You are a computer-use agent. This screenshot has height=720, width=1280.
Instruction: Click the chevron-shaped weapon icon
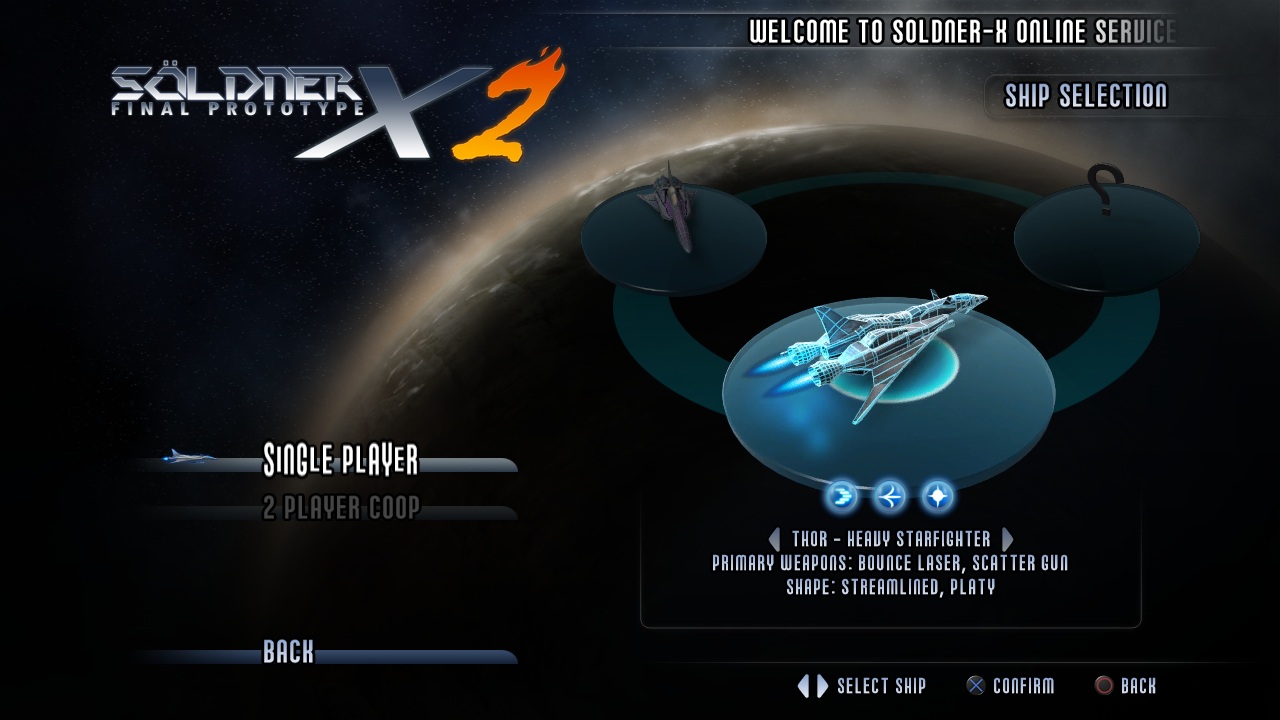point(841,495)
